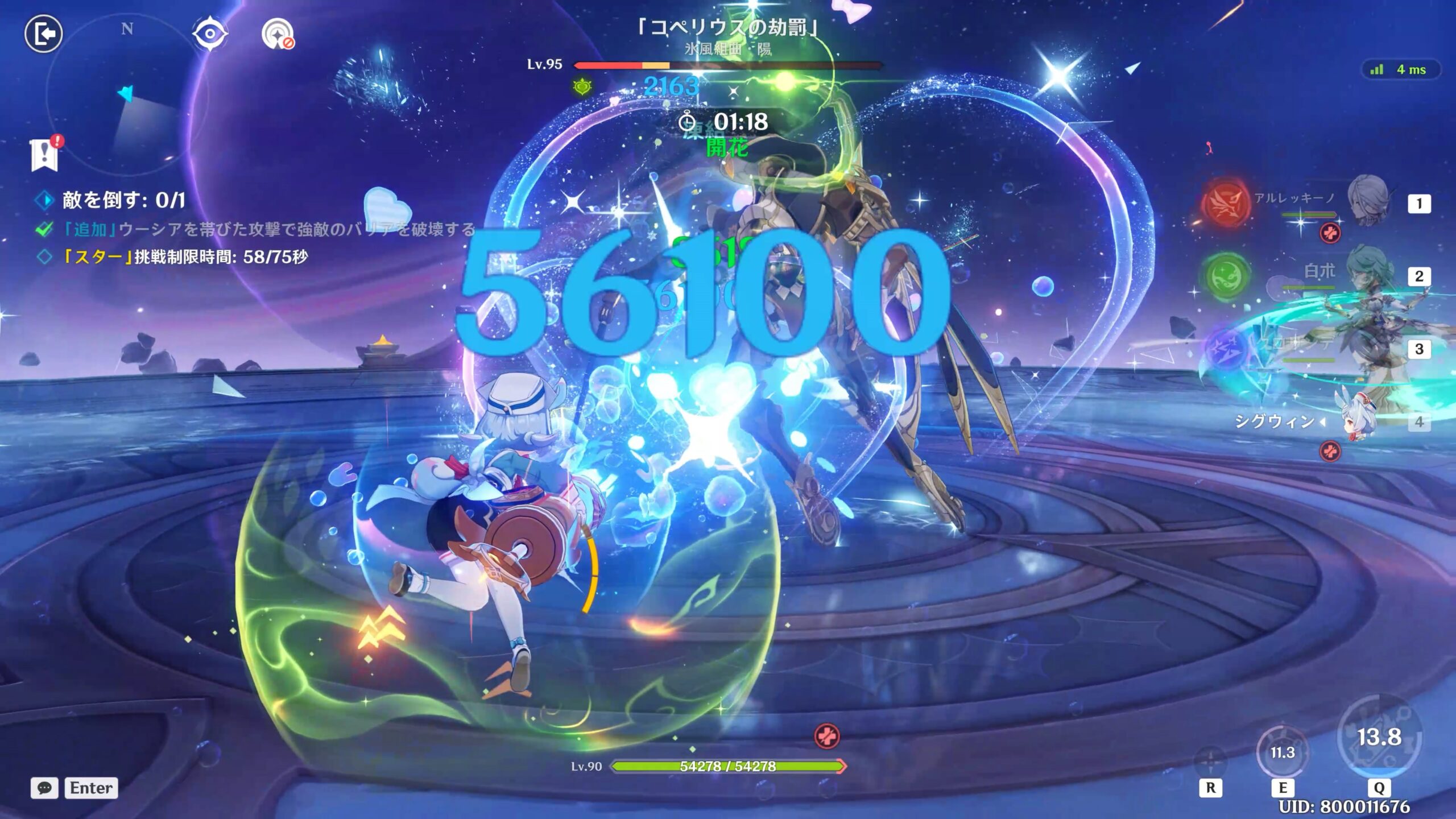This screenshot has height=819, width=1456.
Task: Open the chat speech bubble button
Action: 44,788
